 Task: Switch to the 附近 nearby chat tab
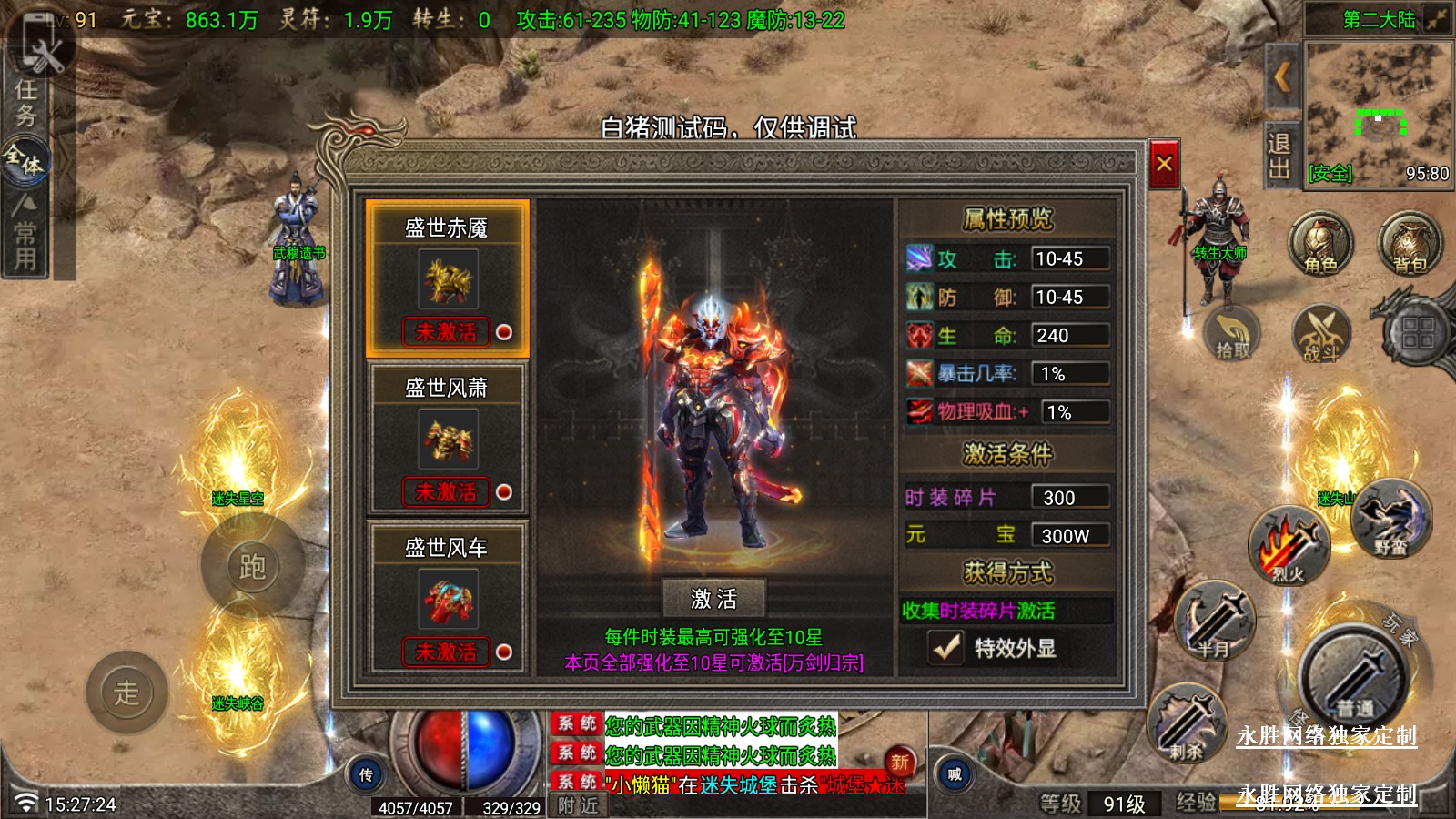coord(579,805)
